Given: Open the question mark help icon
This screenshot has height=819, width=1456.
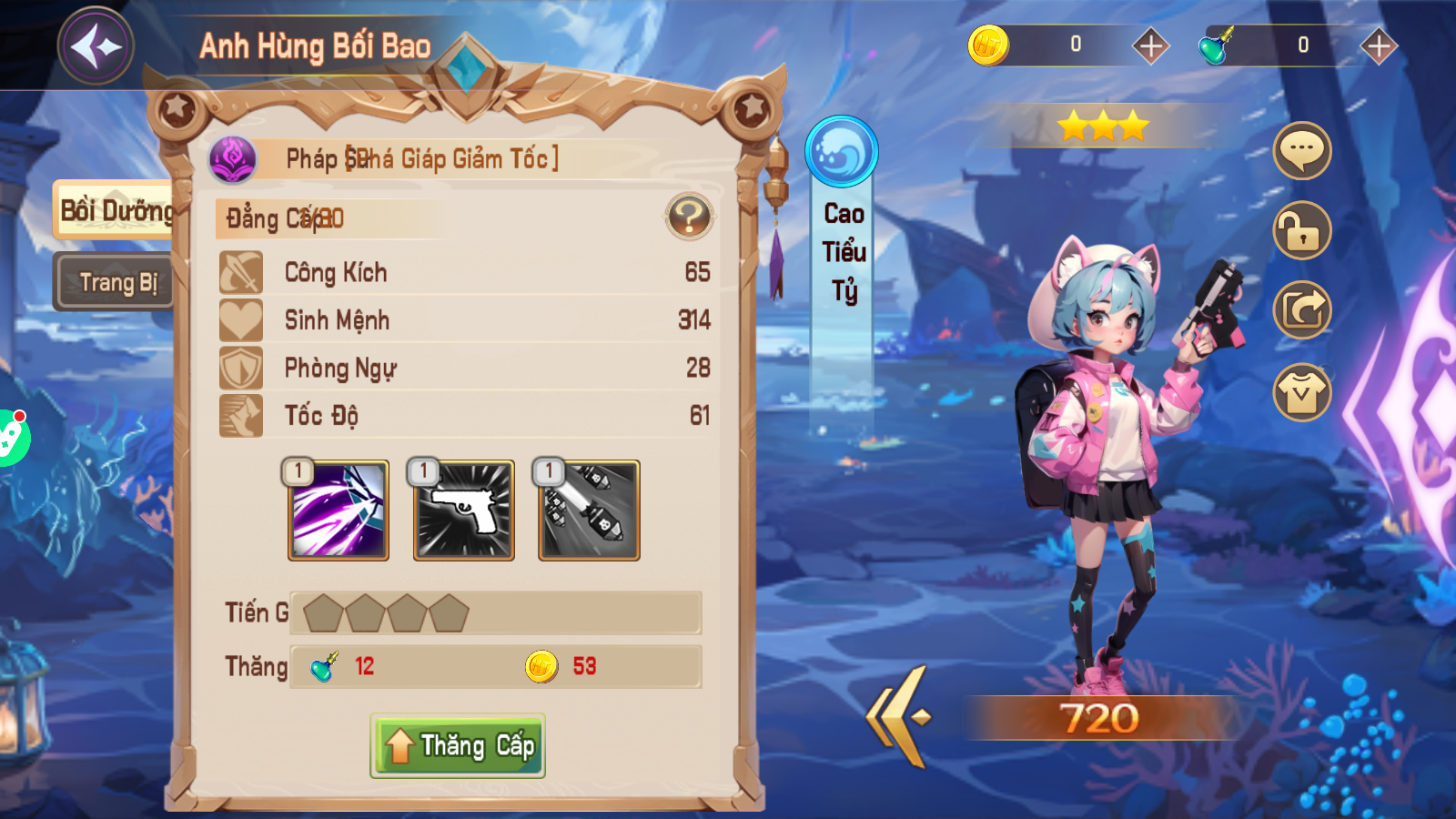Looking at the screenshot, I should point(689,217).
